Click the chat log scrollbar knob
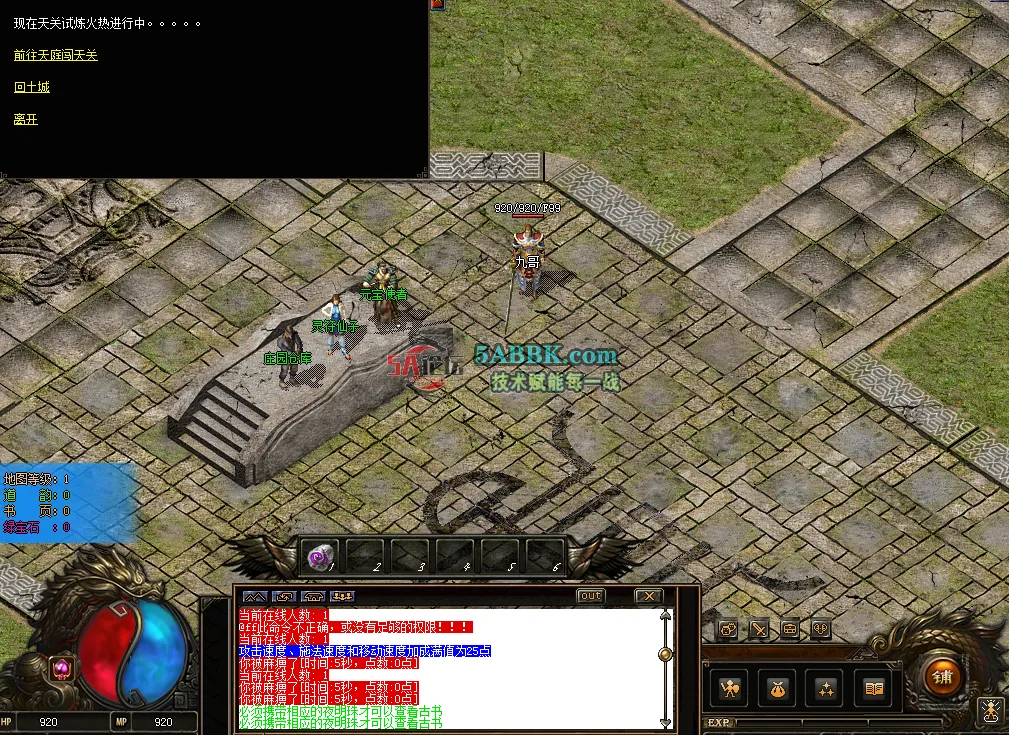This screenshot has width=1009, height=735. click(664, 654)
